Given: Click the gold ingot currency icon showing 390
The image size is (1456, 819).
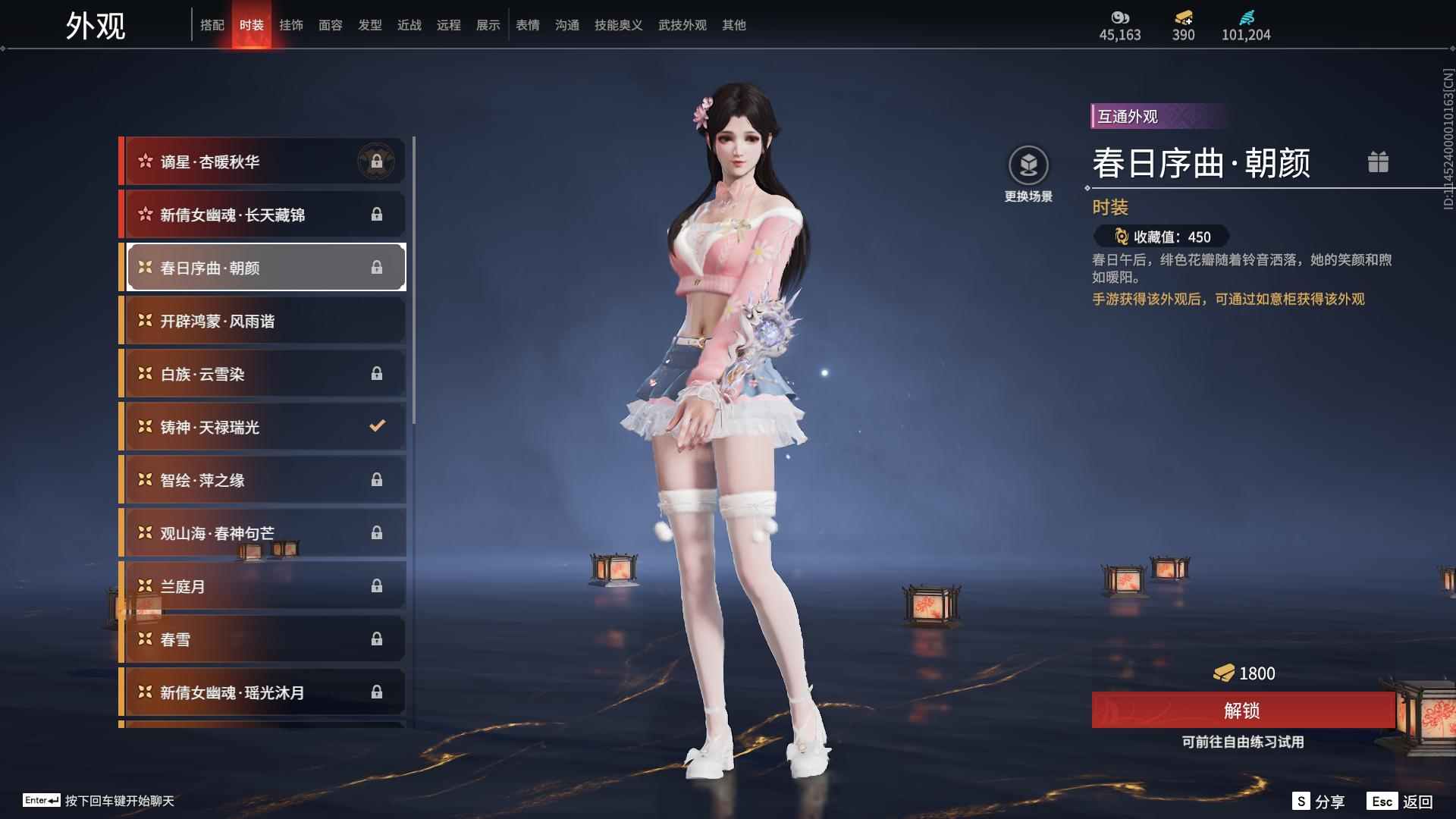Looking at the screenshot, I should (x=1183, y=17).
